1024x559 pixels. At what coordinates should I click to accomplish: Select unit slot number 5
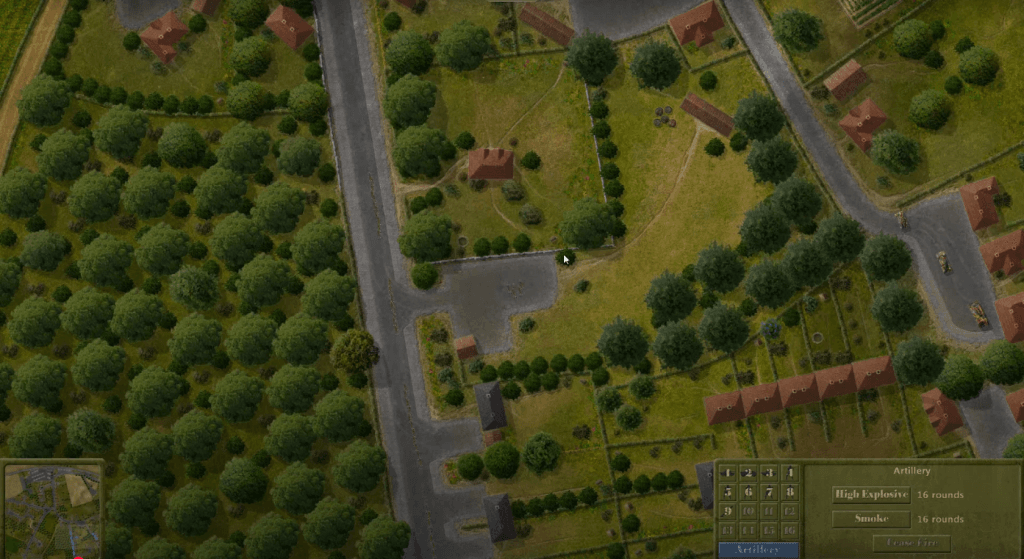coord(728,492)
